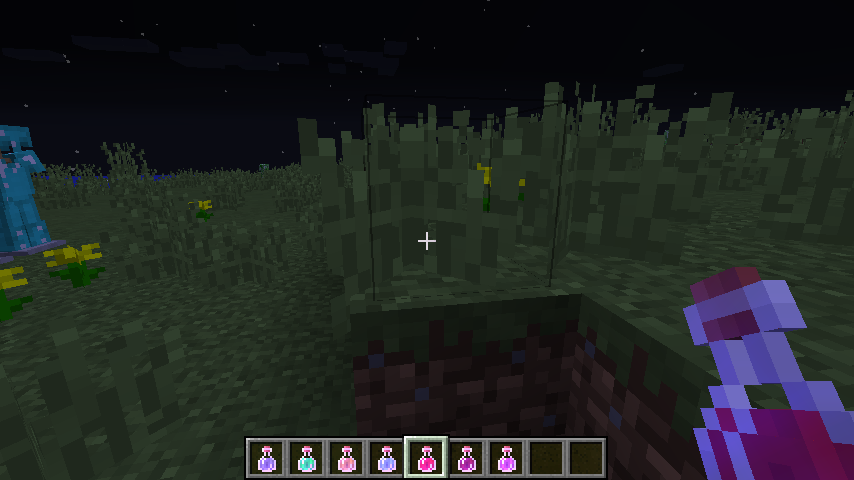Select the bright violet potion slot

click(506, 458)
